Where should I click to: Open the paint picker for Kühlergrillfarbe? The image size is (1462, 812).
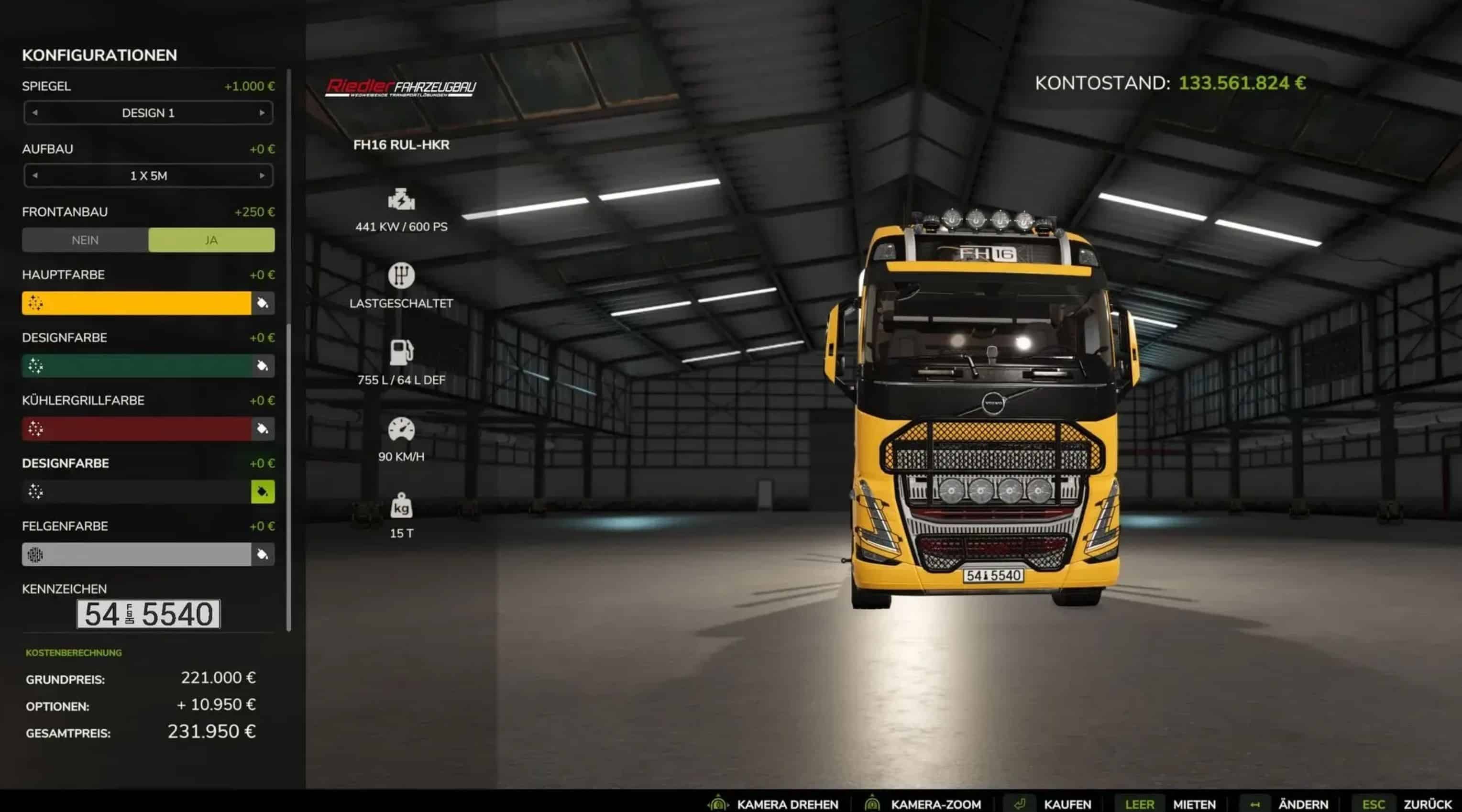tap(263, 429)
